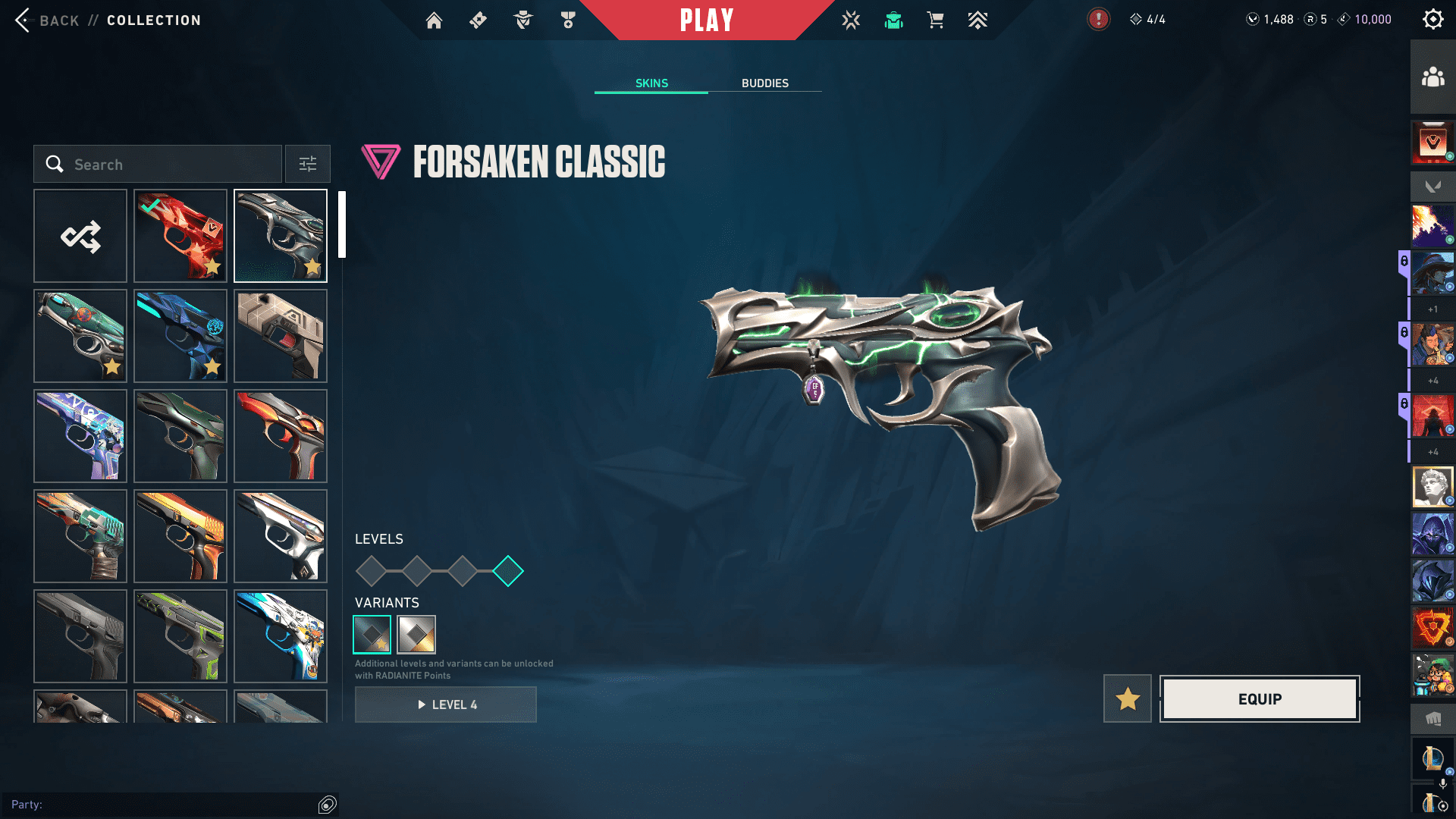The height and width of the screenshot is (819, 1456).
Task: Select the red equipped Classic skin
Action: 180,237
